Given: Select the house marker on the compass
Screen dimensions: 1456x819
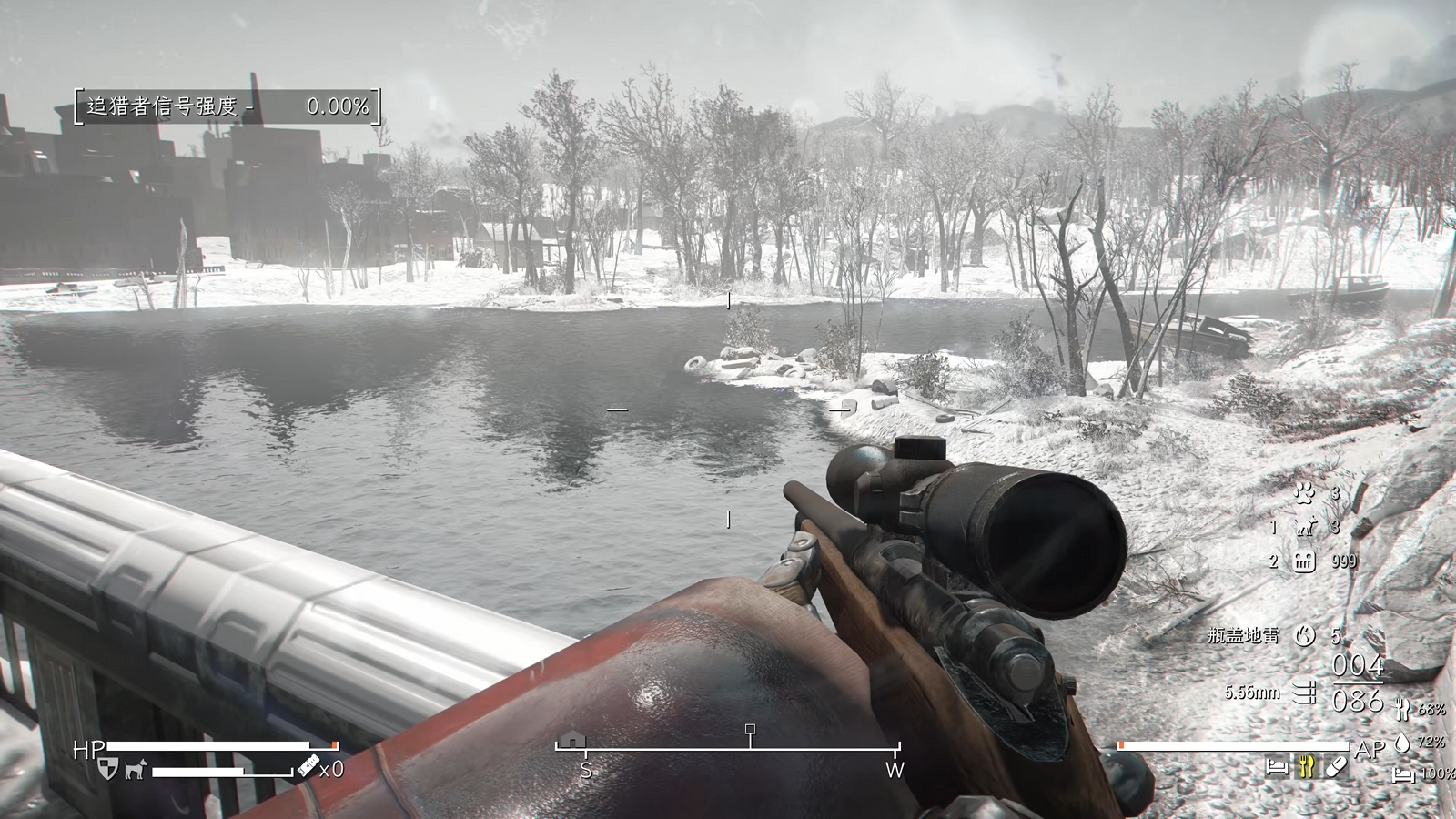Looking at the screenshot, I should point(571,740).
